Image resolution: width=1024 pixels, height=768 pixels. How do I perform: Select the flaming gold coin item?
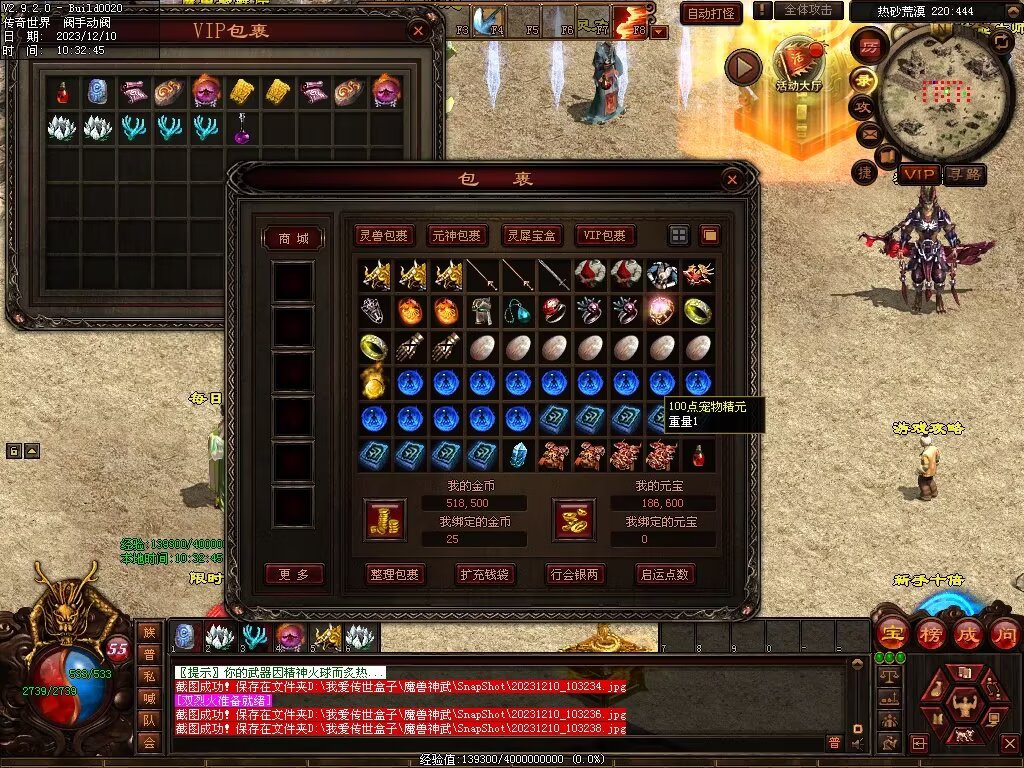[x=374, y=382]
